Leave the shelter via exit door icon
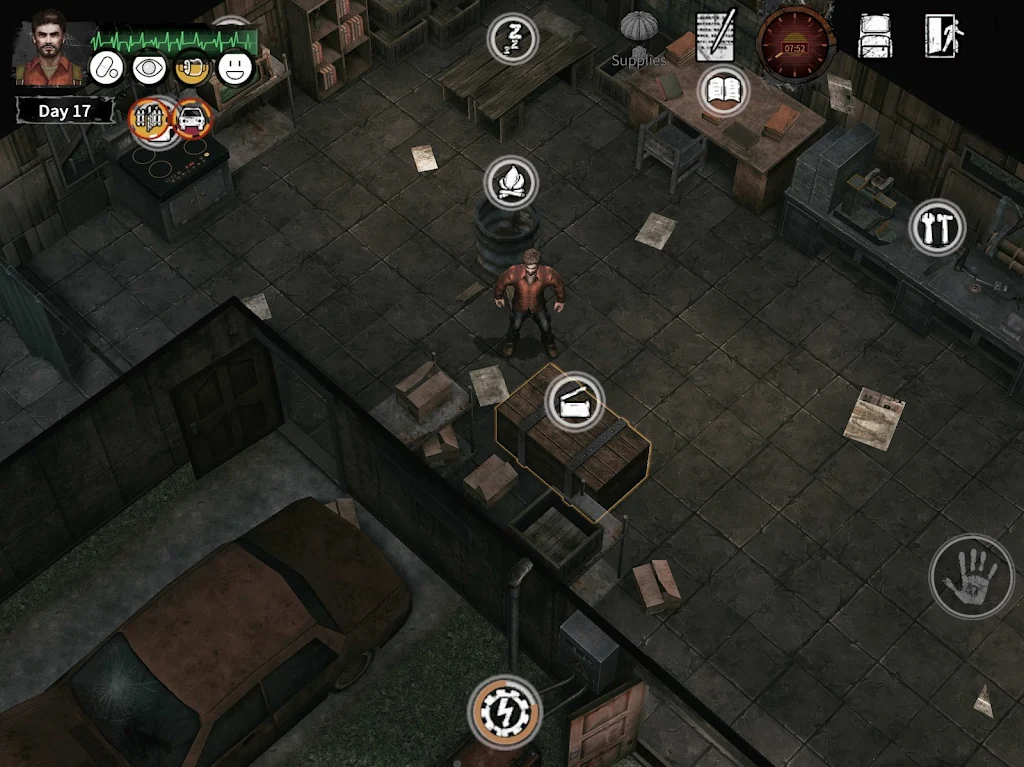 coord(943,37)
